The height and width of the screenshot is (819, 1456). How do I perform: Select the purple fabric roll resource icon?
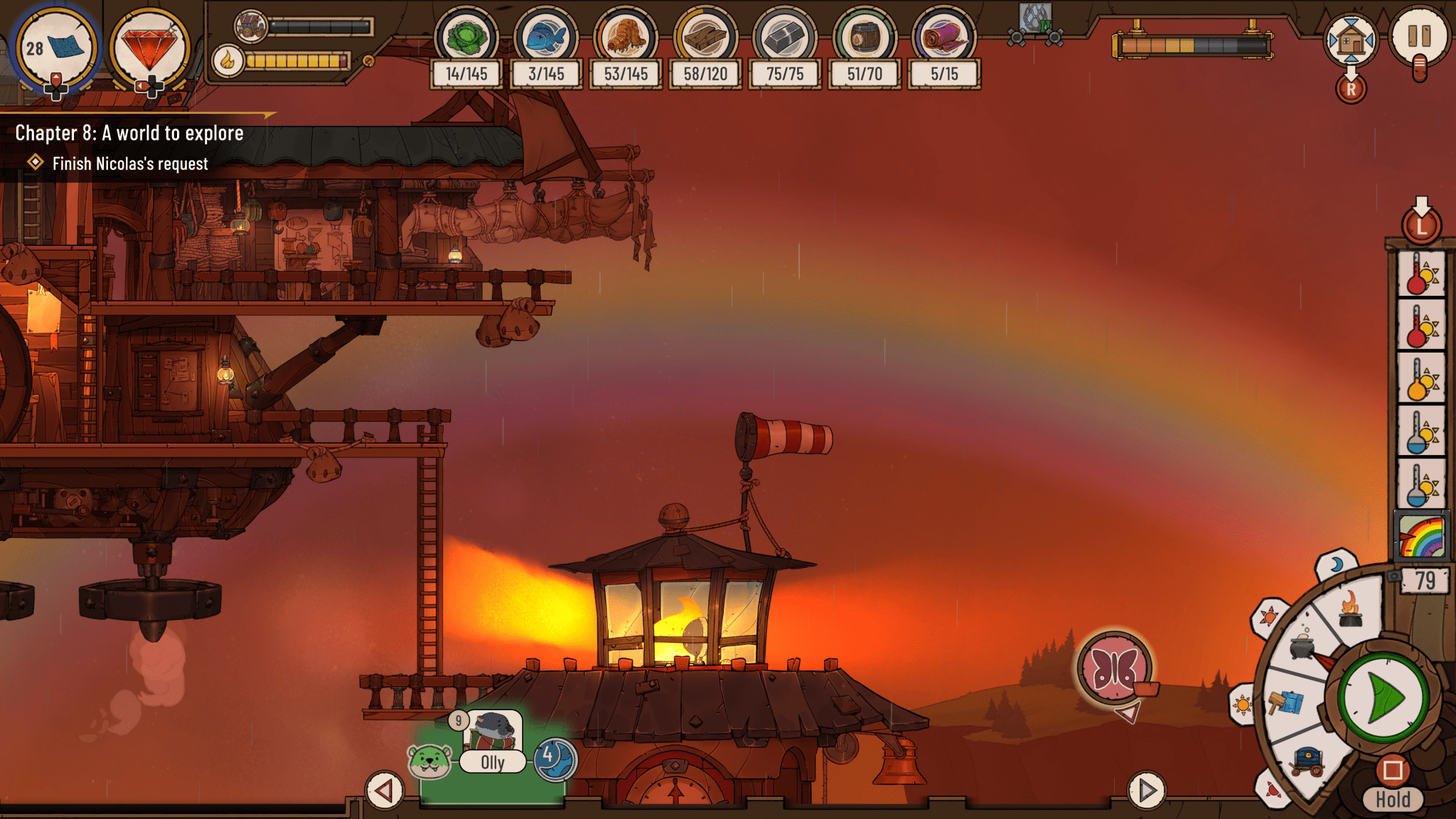coord(944,37)
